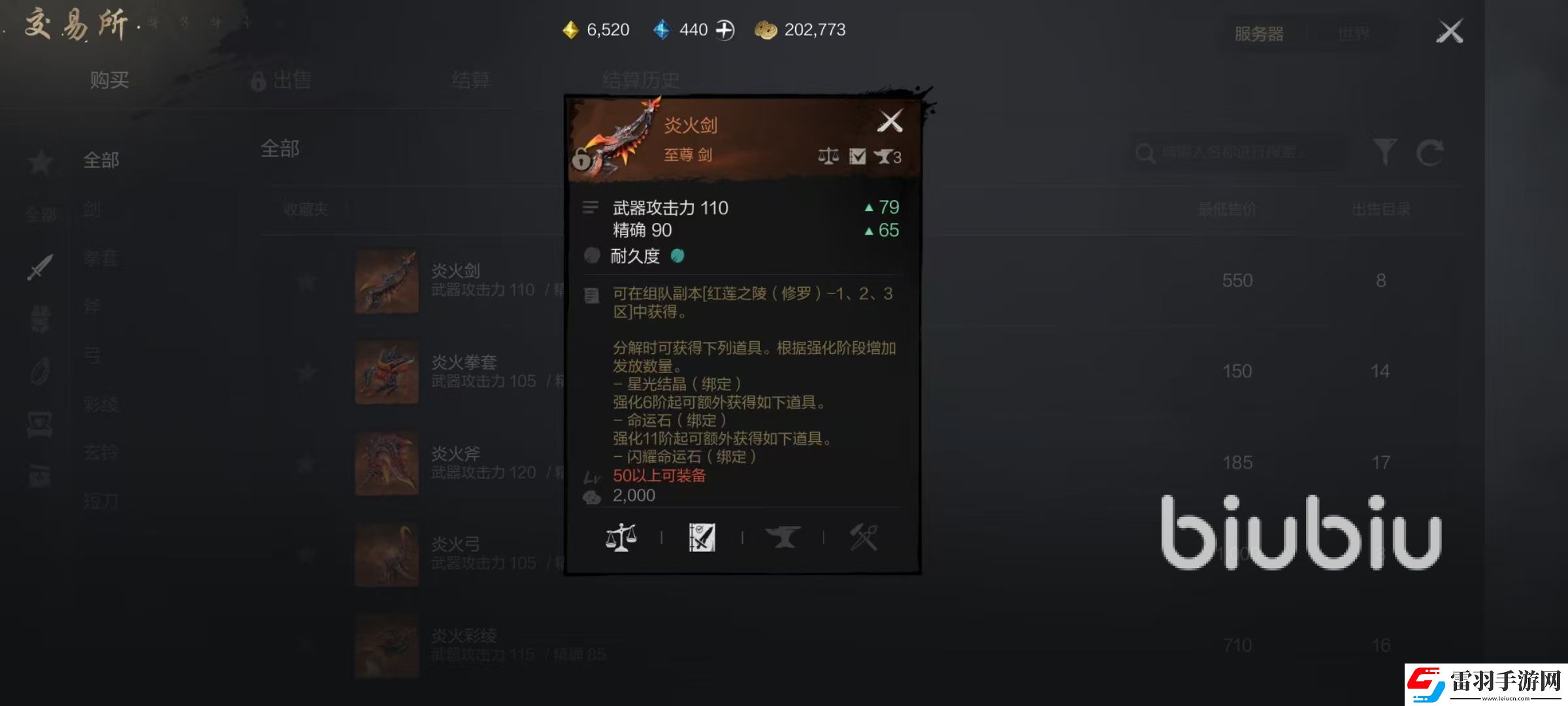Select the crafting tools icon at popup bottom right
Viewport: 1568px width, 706px height.
pos(864,537)
